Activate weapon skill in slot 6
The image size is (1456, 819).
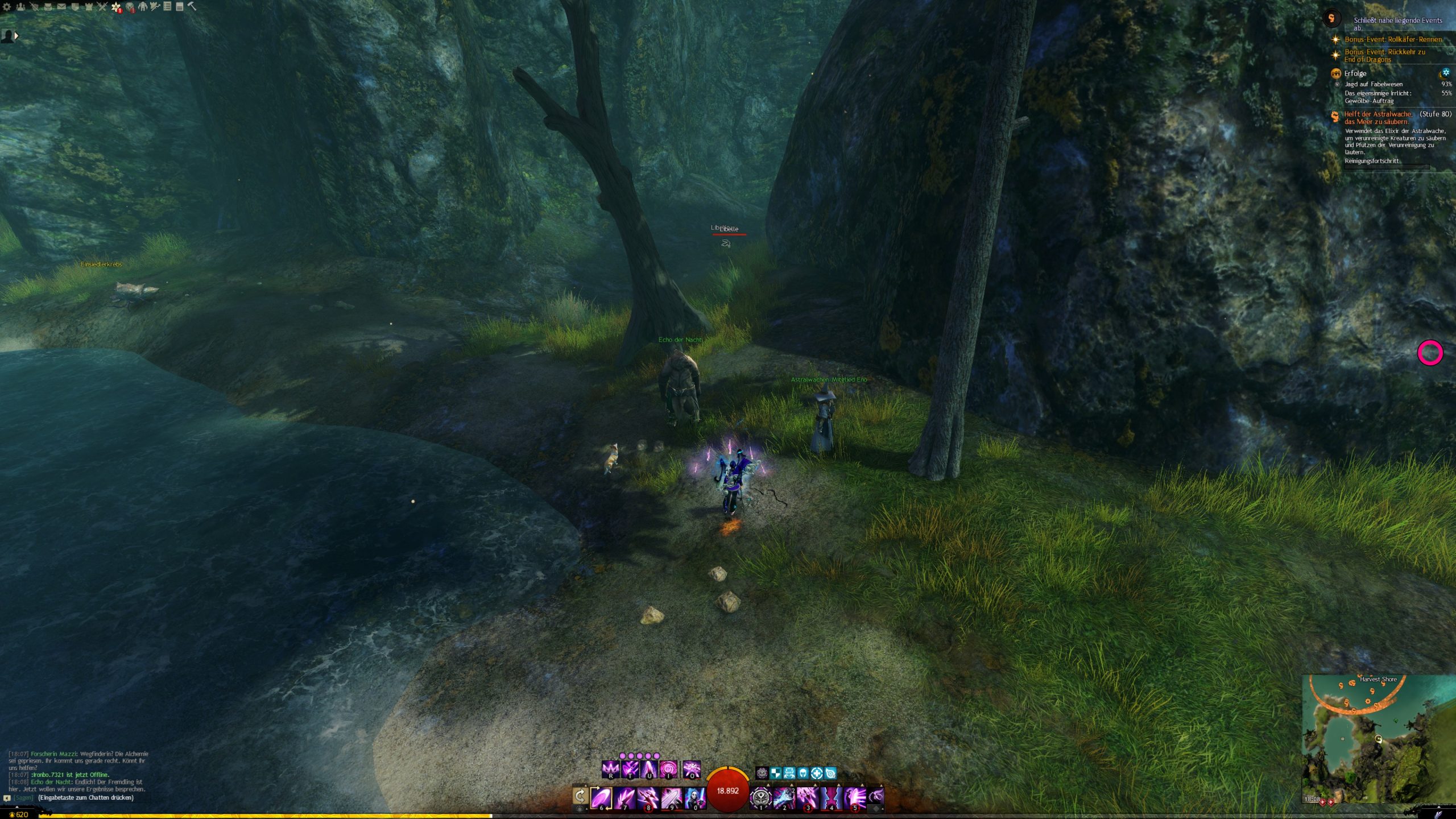(x=601, y=797)
